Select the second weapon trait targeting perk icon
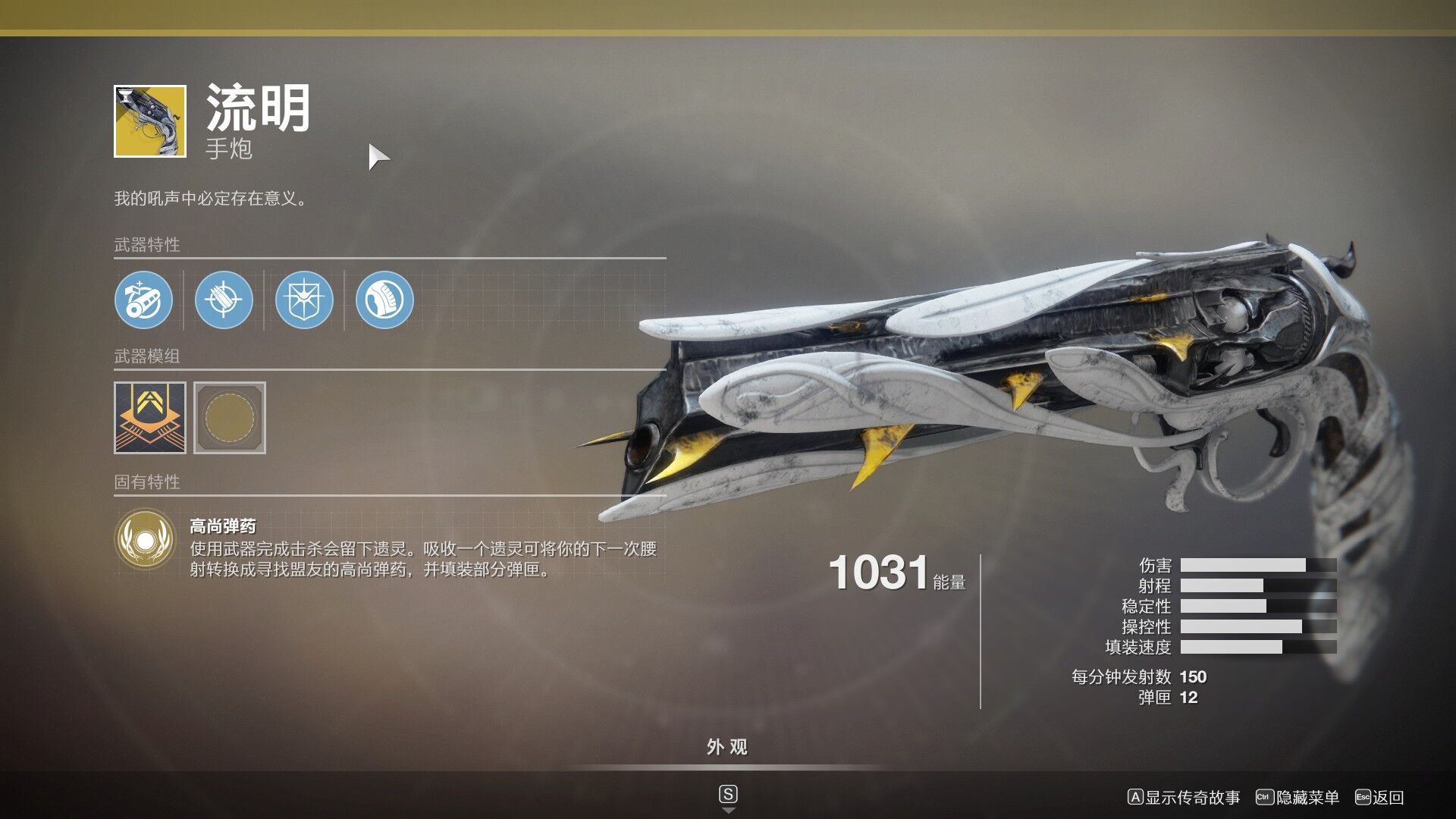Screen dimensions: 1456x819 click(223, 300)
